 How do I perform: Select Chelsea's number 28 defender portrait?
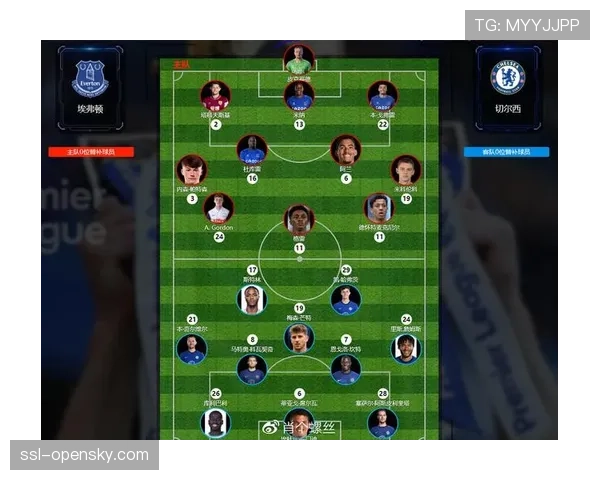pos(382,422)
